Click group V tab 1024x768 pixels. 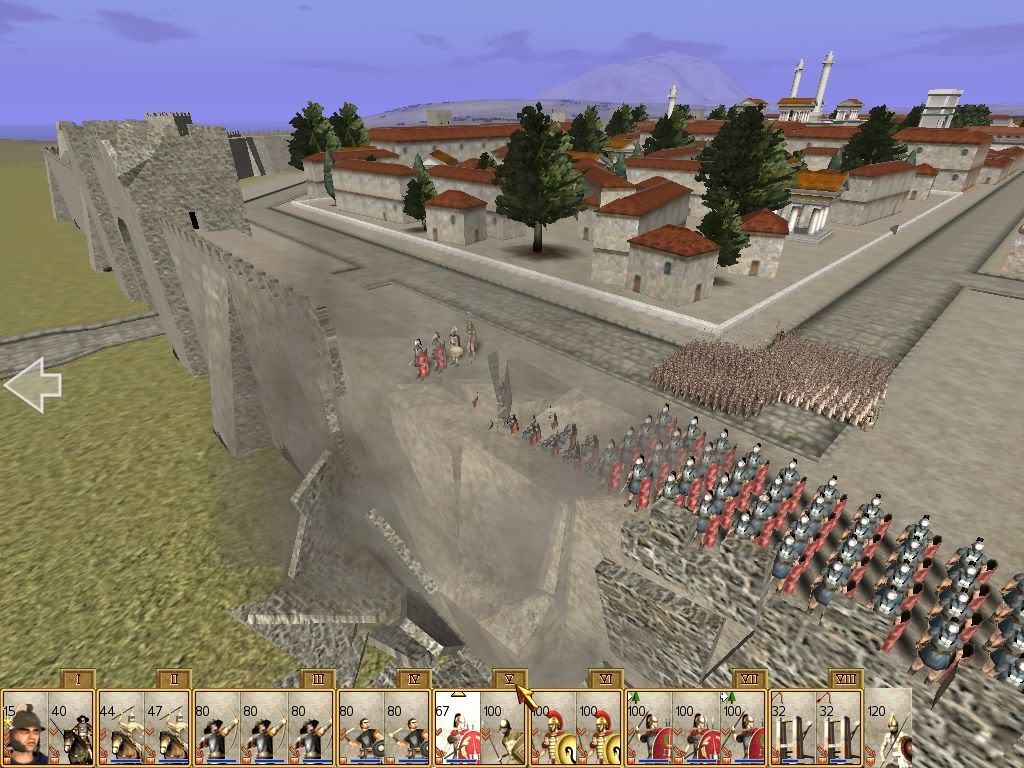[x=509, y=680]
